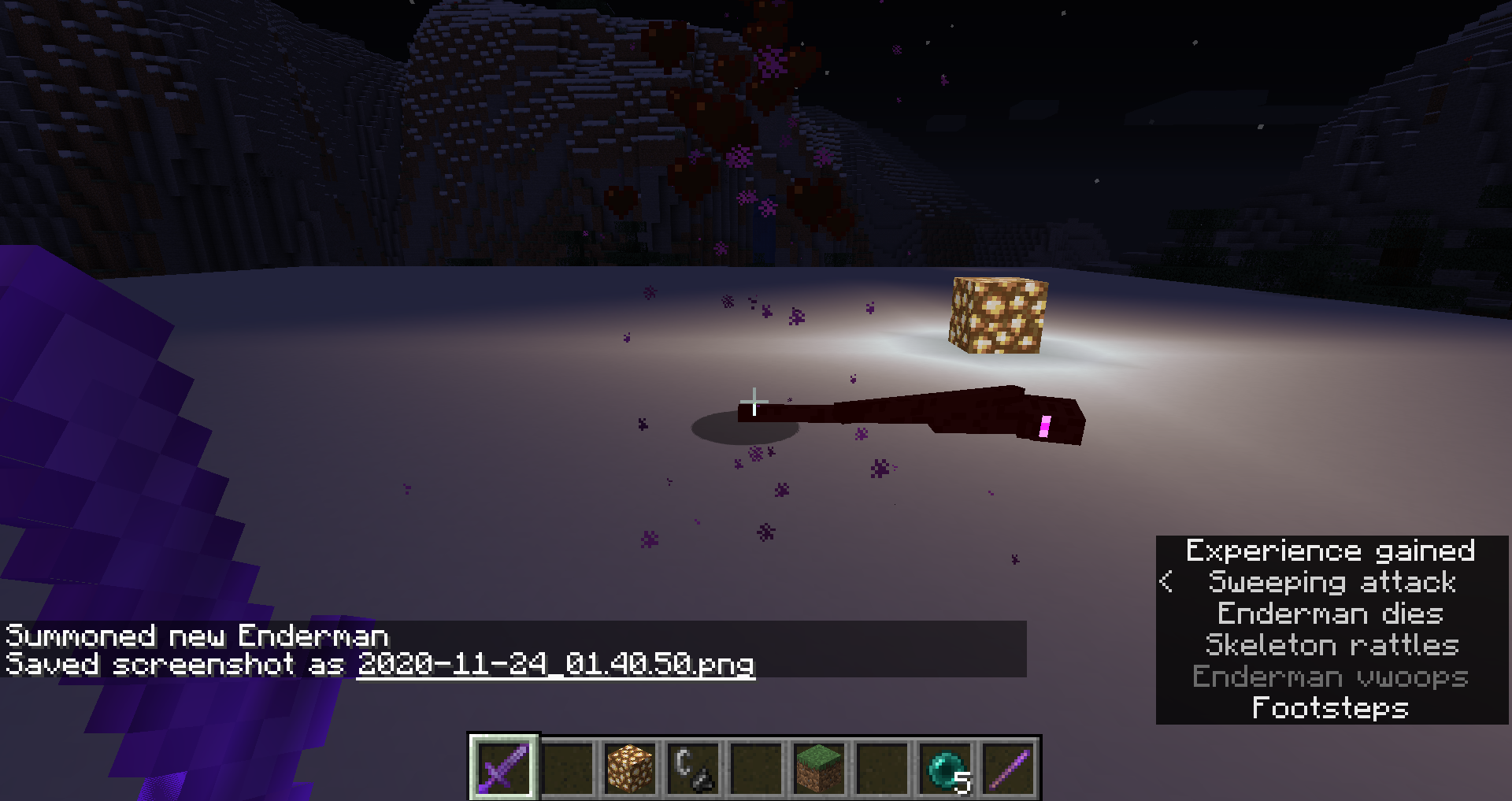Open the saved screenshot file link
Screen dimensions: 1512x801
coord(555,664)
